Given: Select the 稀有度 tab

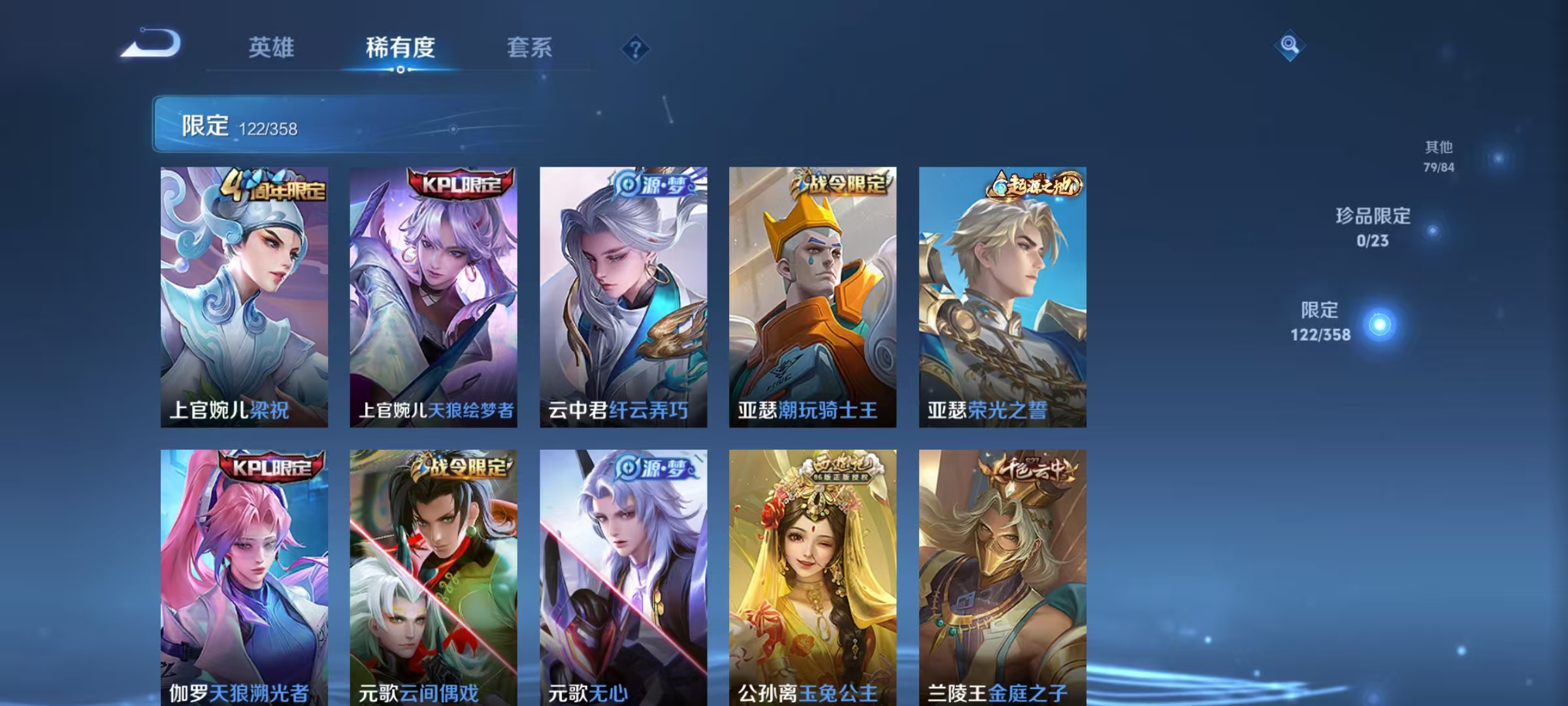Looking at the screenshot, I should pos(400,47).
